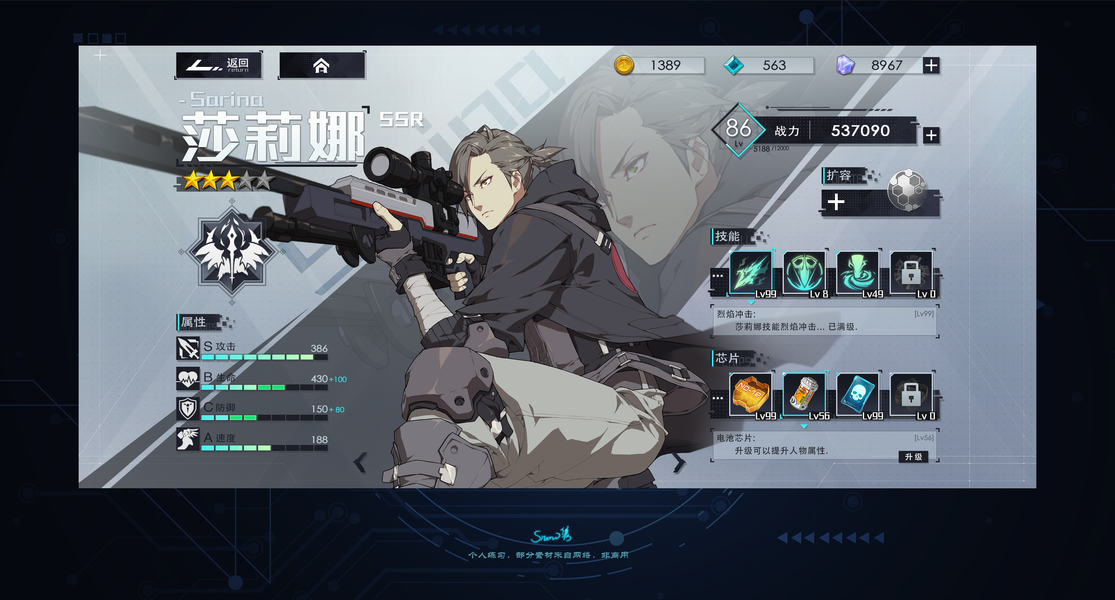Screen dimensions: 1115x600
Task: Select the Lv49 whirlwind skill icon
Action: pos(857,273)
